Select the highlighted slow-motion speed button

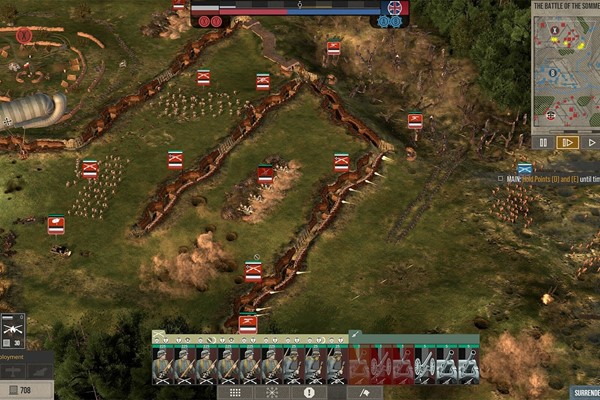(567, 142)
